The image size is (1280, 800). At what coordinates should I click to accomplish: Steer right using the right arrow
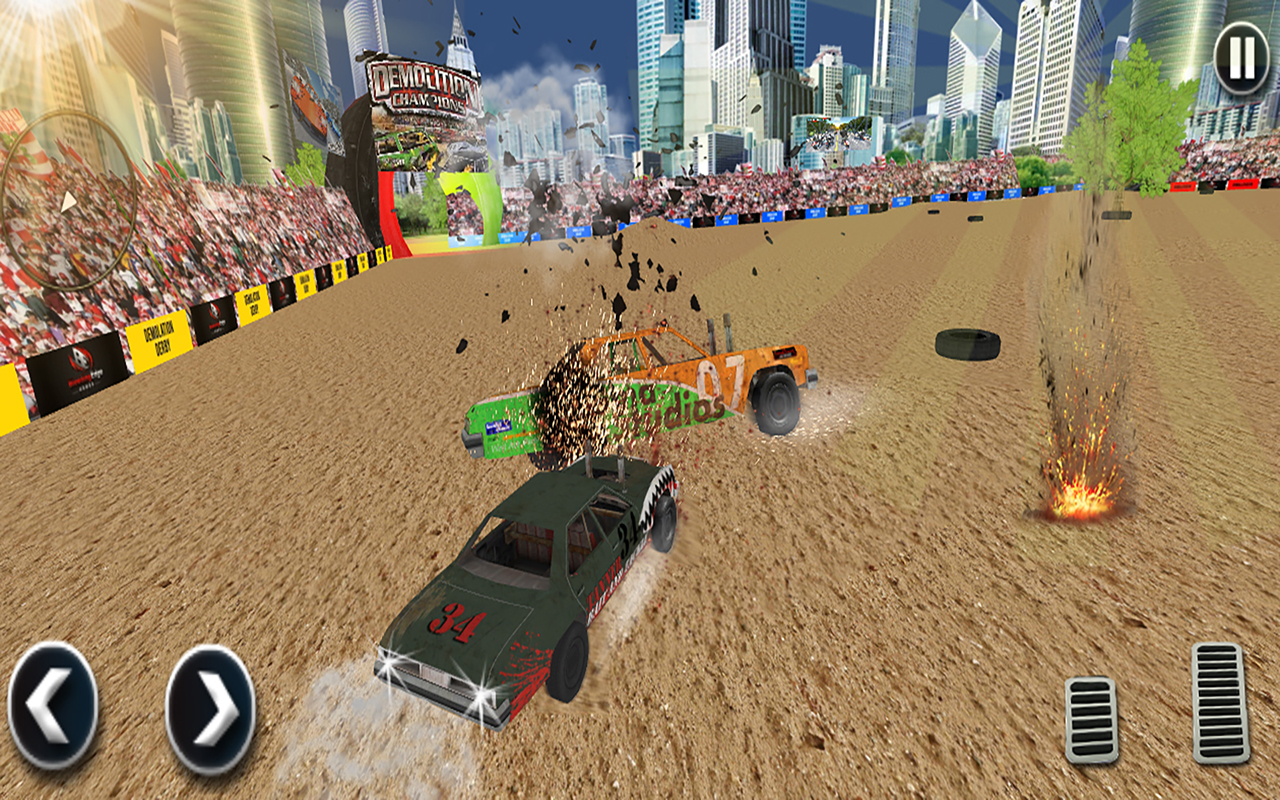pyautogui.click(x=208, y=705)
